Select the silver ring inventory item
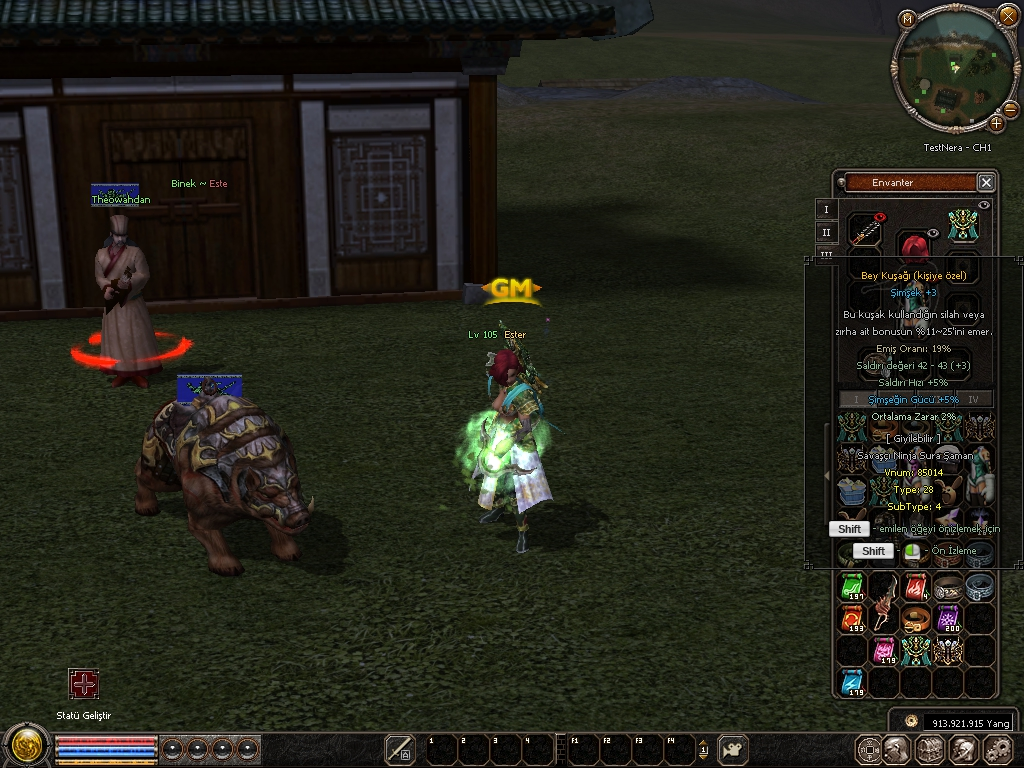Screen dimensions: 1024x768 point(980,587)
